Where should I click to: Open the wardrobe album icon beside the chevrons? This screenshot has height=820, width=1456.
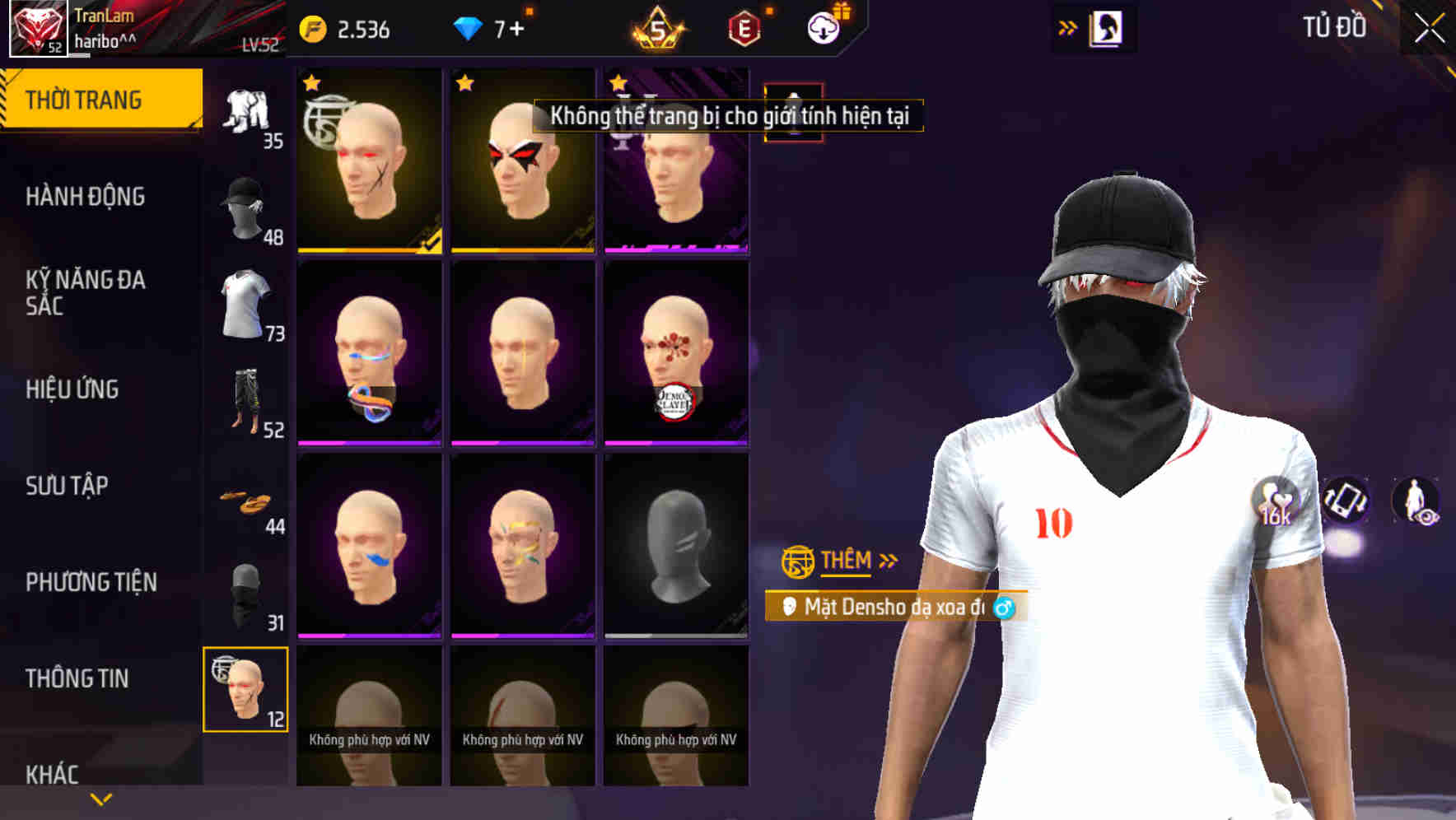(1107, 27)
